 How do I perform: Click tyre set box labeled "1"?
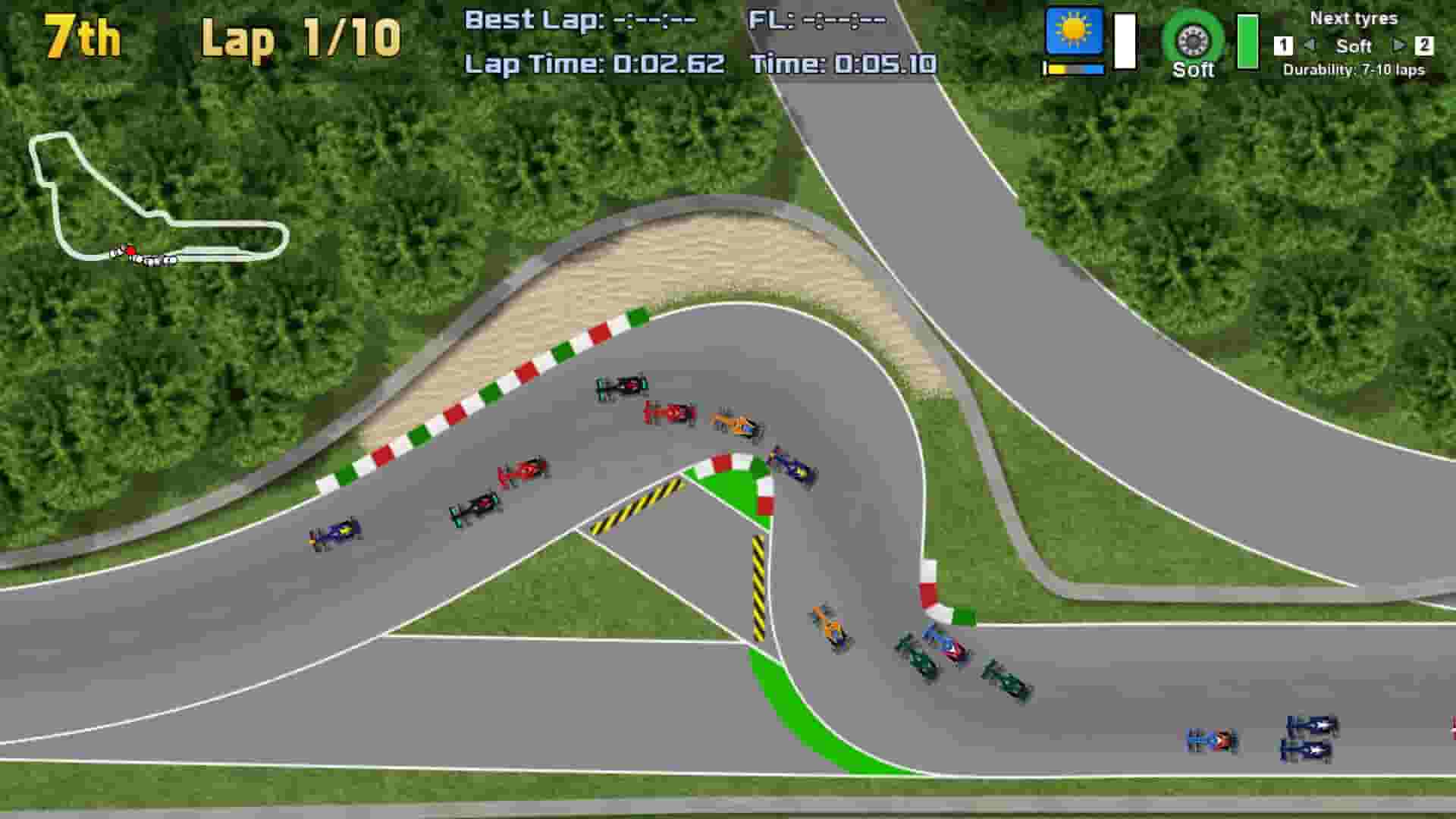tap(1284, 46)
